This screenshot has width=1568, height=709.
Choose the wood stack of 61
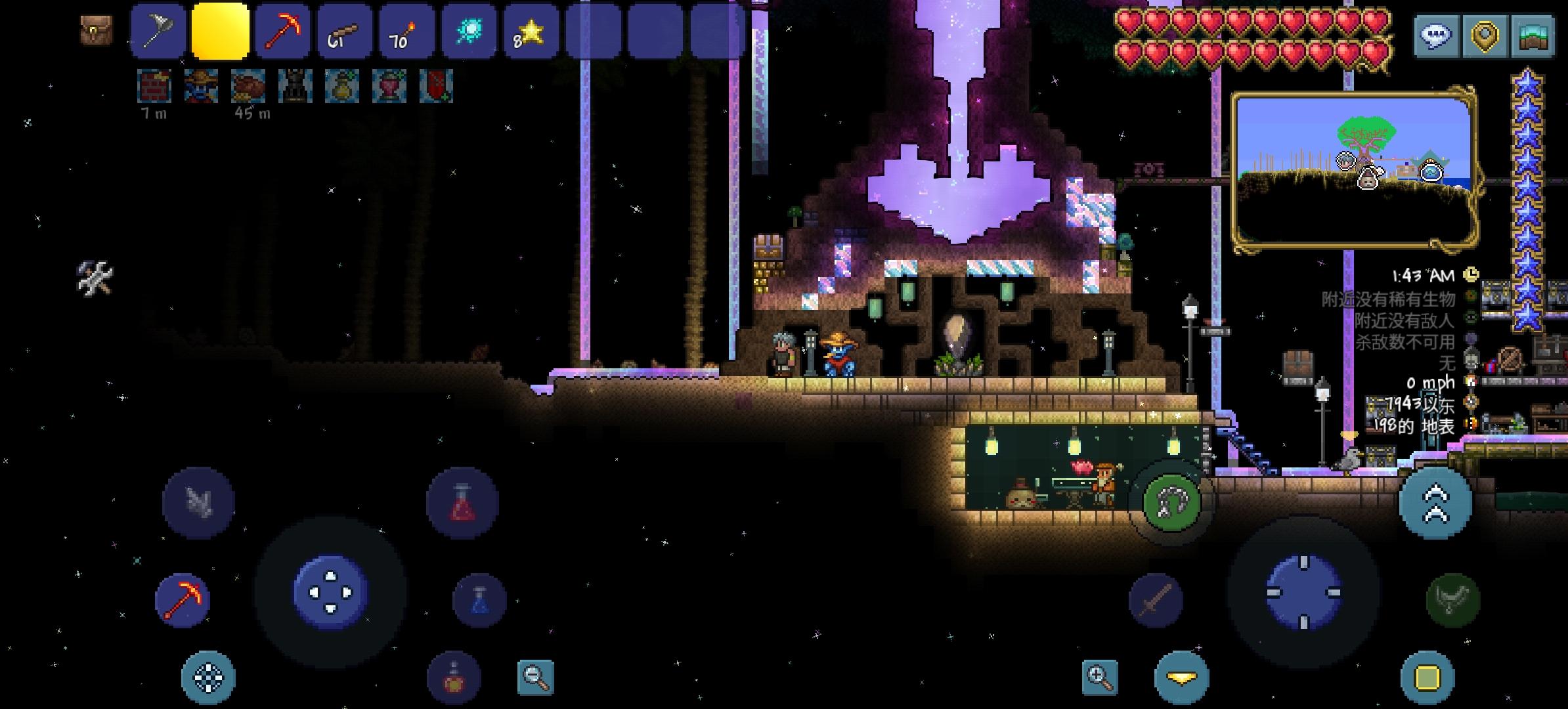pyautogui.click(x=345, y=32)
